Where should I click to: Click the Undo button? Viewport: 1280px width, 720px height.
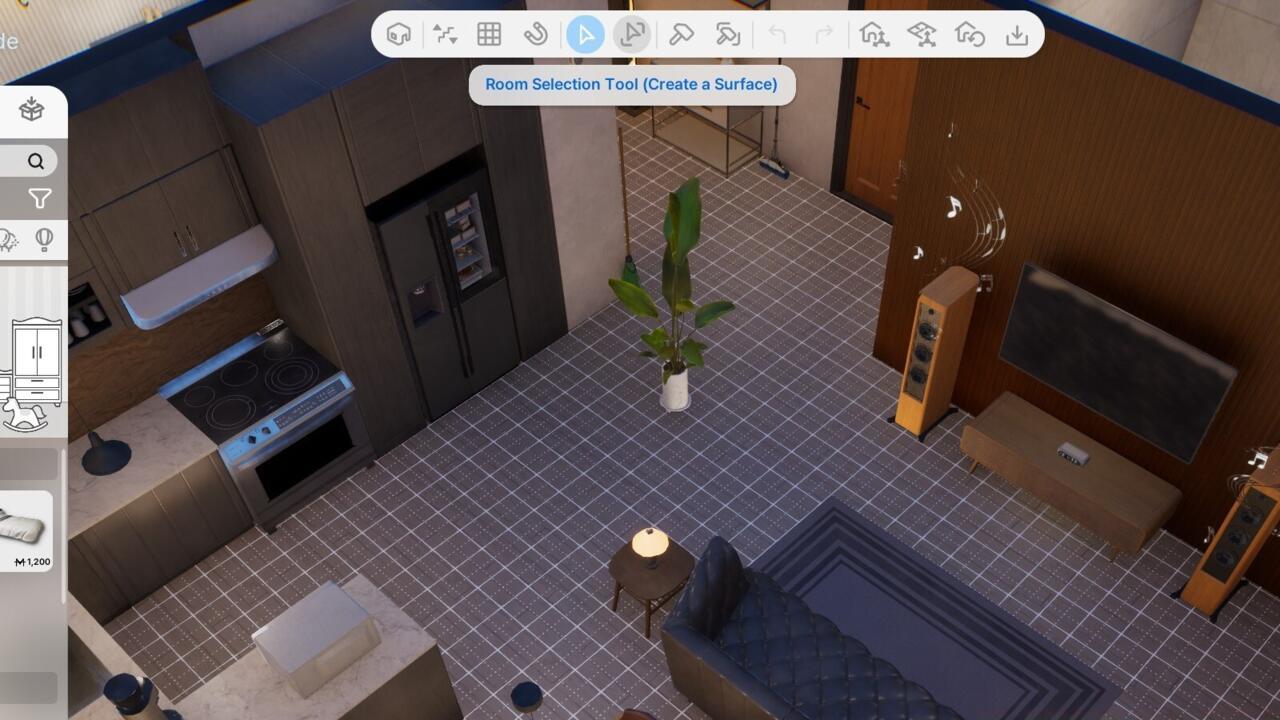tap(777, 35)
